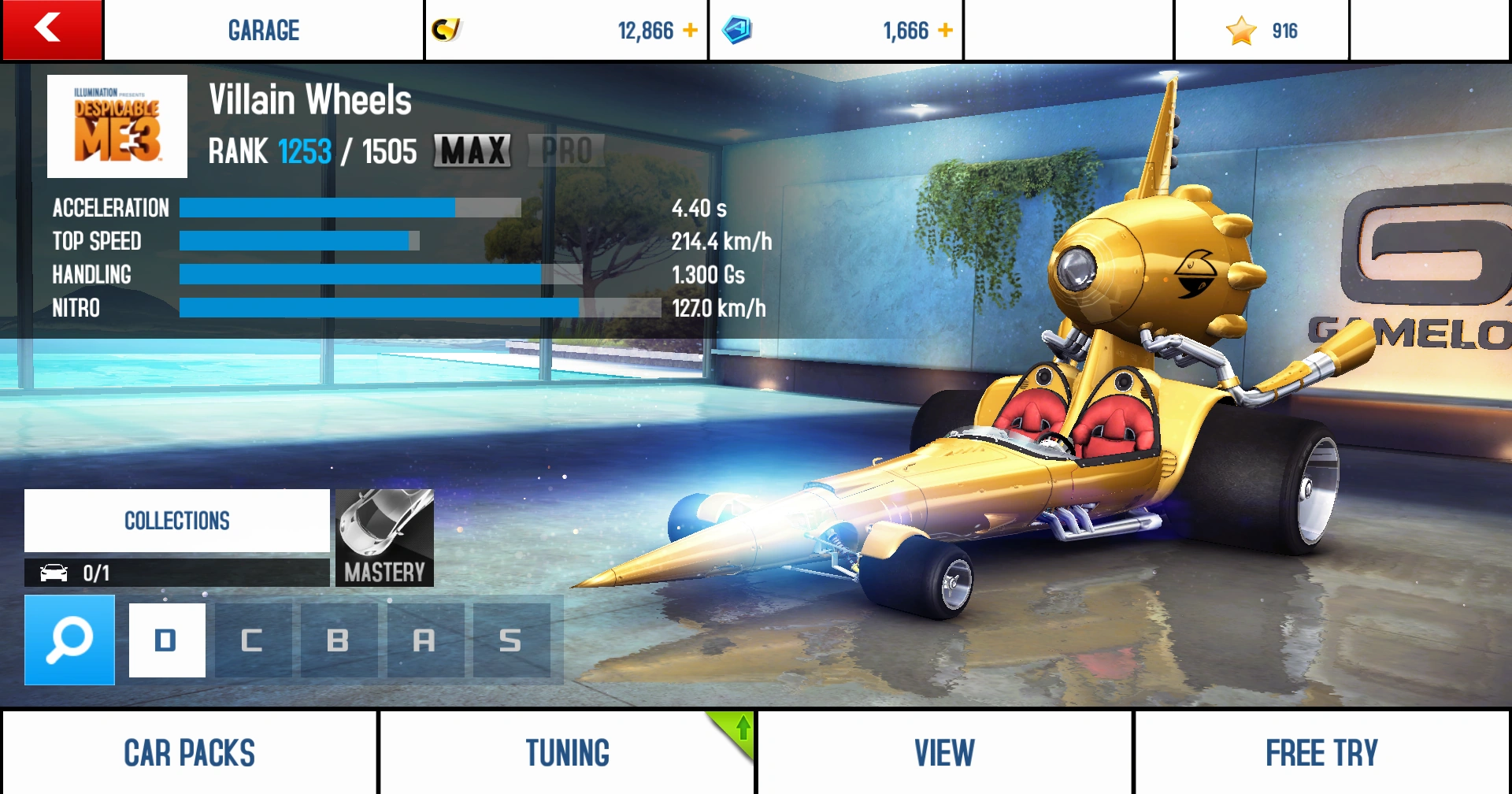Select the Class D filter
This screenshot has height=794, width=1512.
coord(166,640)
